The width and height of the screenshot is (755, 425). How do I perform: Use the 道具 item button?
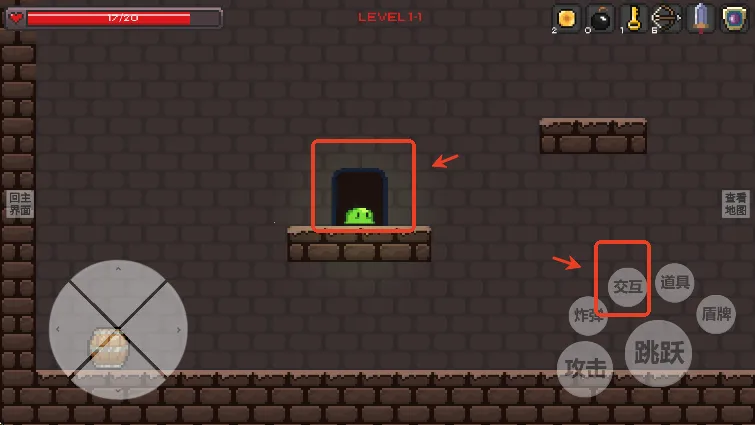(675, 283)
